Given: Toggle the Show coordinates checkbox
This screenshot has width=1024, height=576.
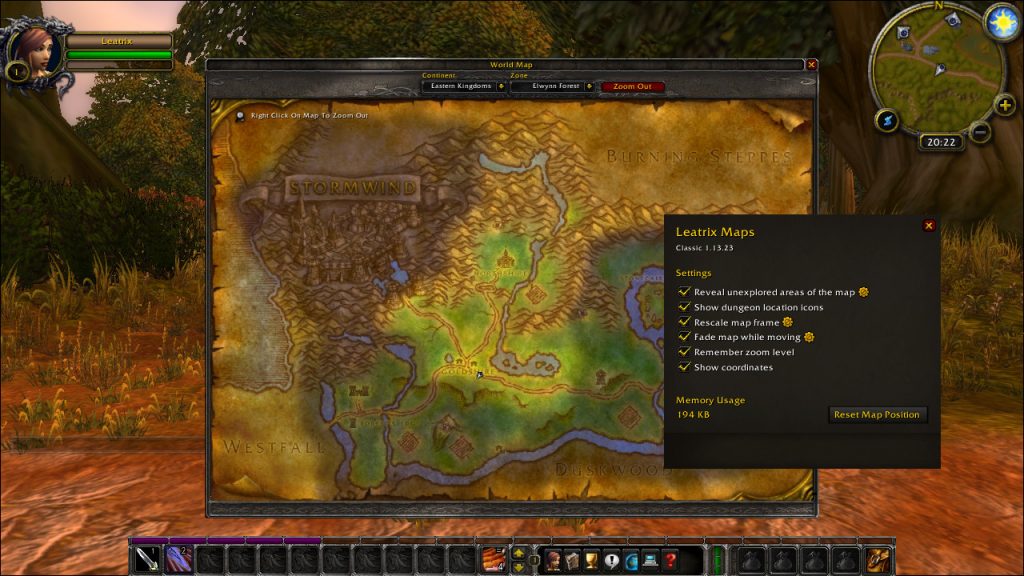Looking at the screenshot, I should coord(685,367).
